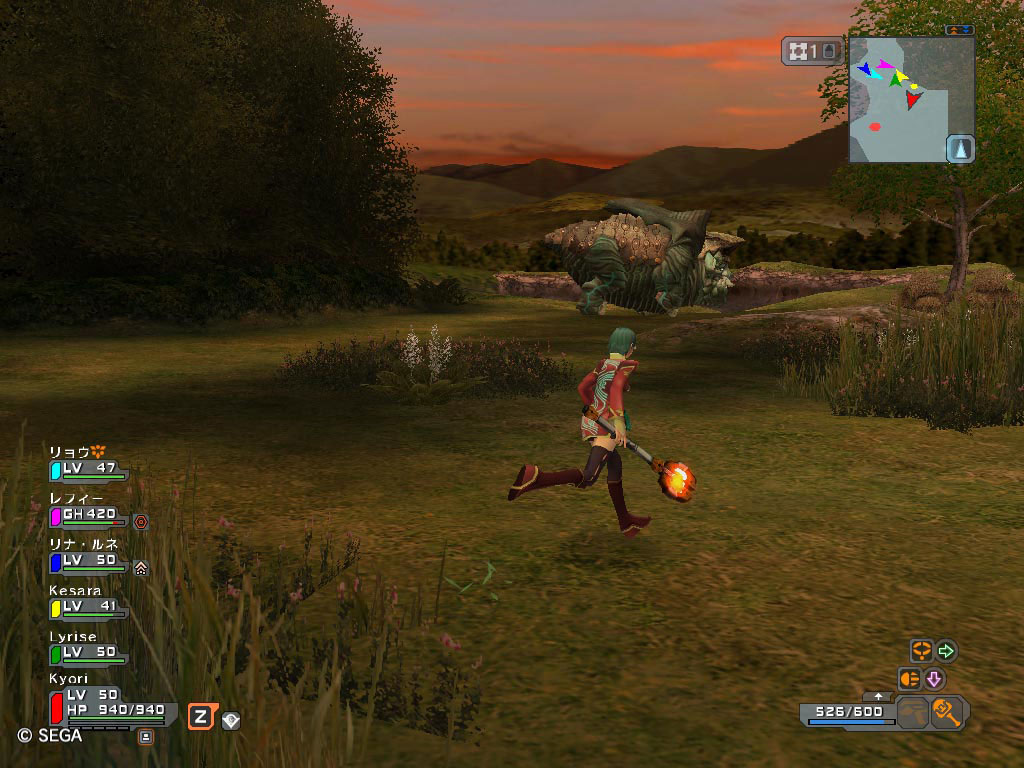Select the LV 50 blue party member
Viewport: 1024px width, 768px height.
click(x=88, y=558)
